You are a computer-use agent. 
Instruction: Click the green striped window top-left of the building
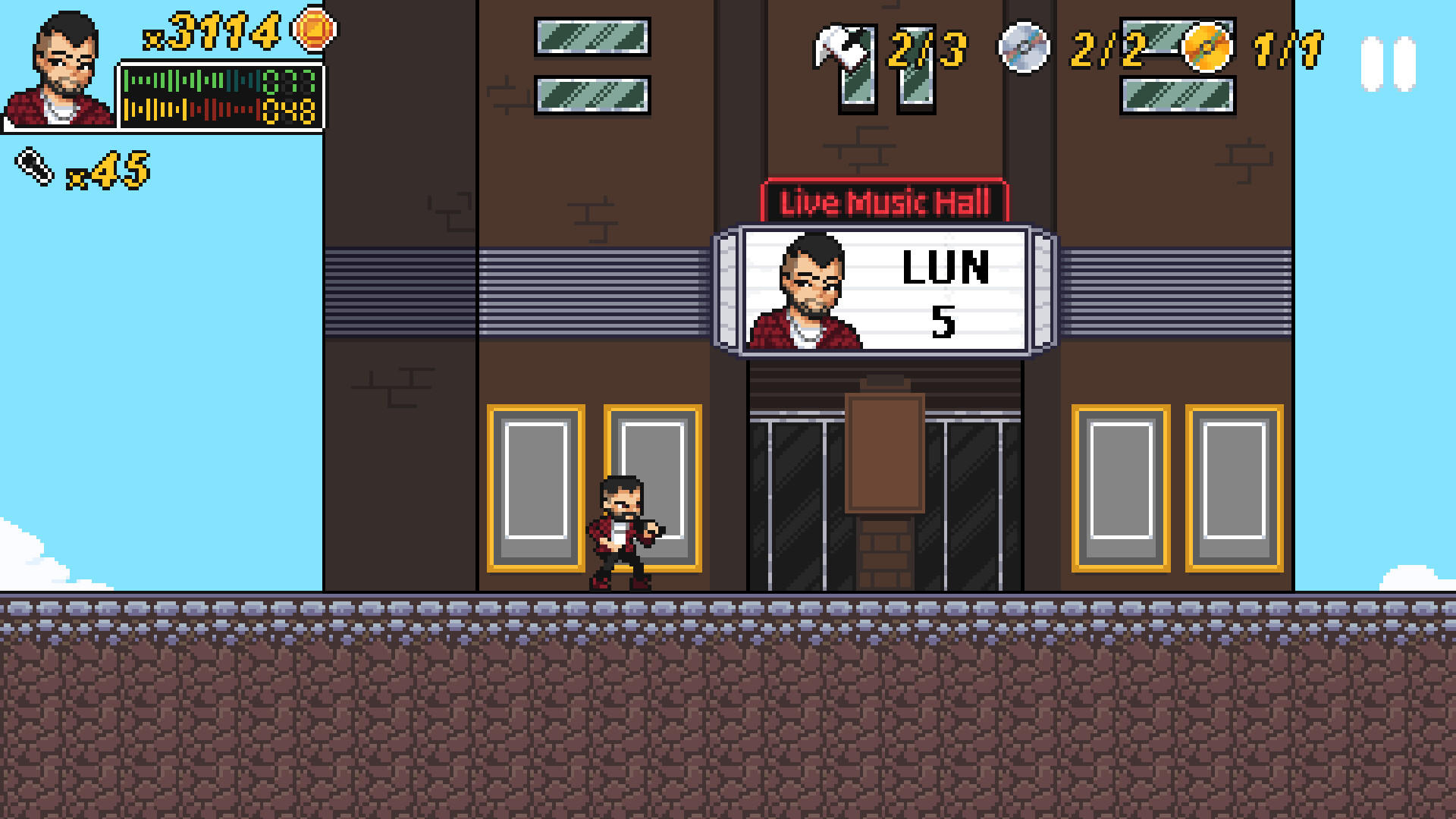click(x=591, y=36)
